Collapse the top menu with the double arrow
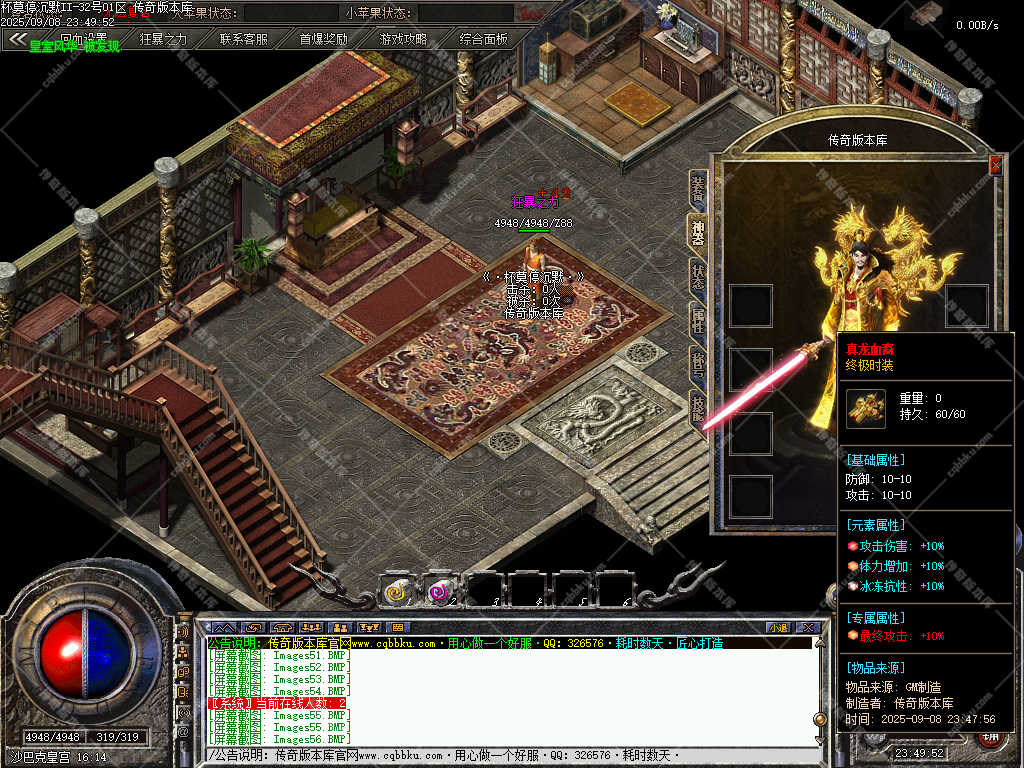 click(x=17, y=39)
